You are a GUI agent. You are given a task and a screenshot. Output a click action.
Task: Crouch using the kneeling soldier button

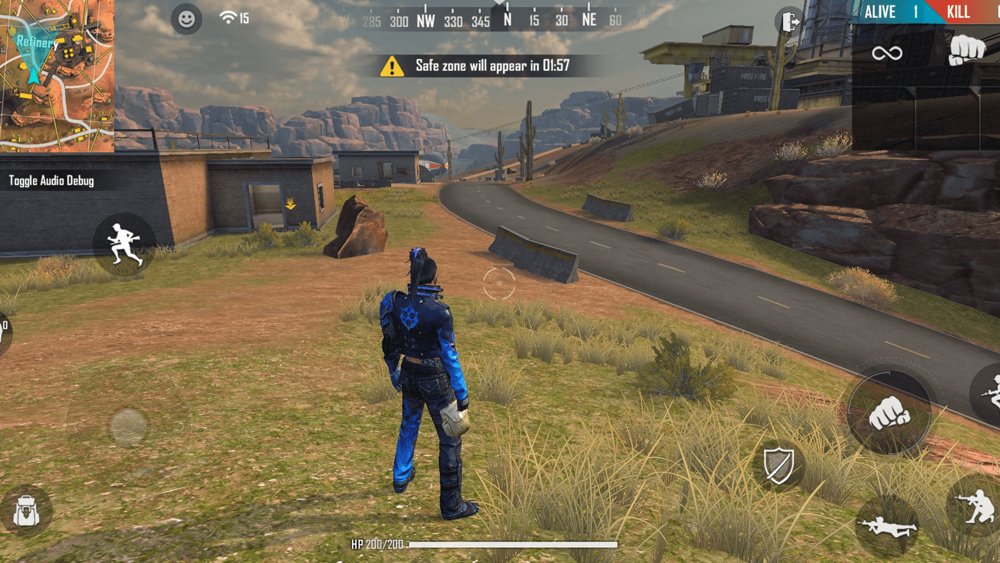tap(975, 505)
